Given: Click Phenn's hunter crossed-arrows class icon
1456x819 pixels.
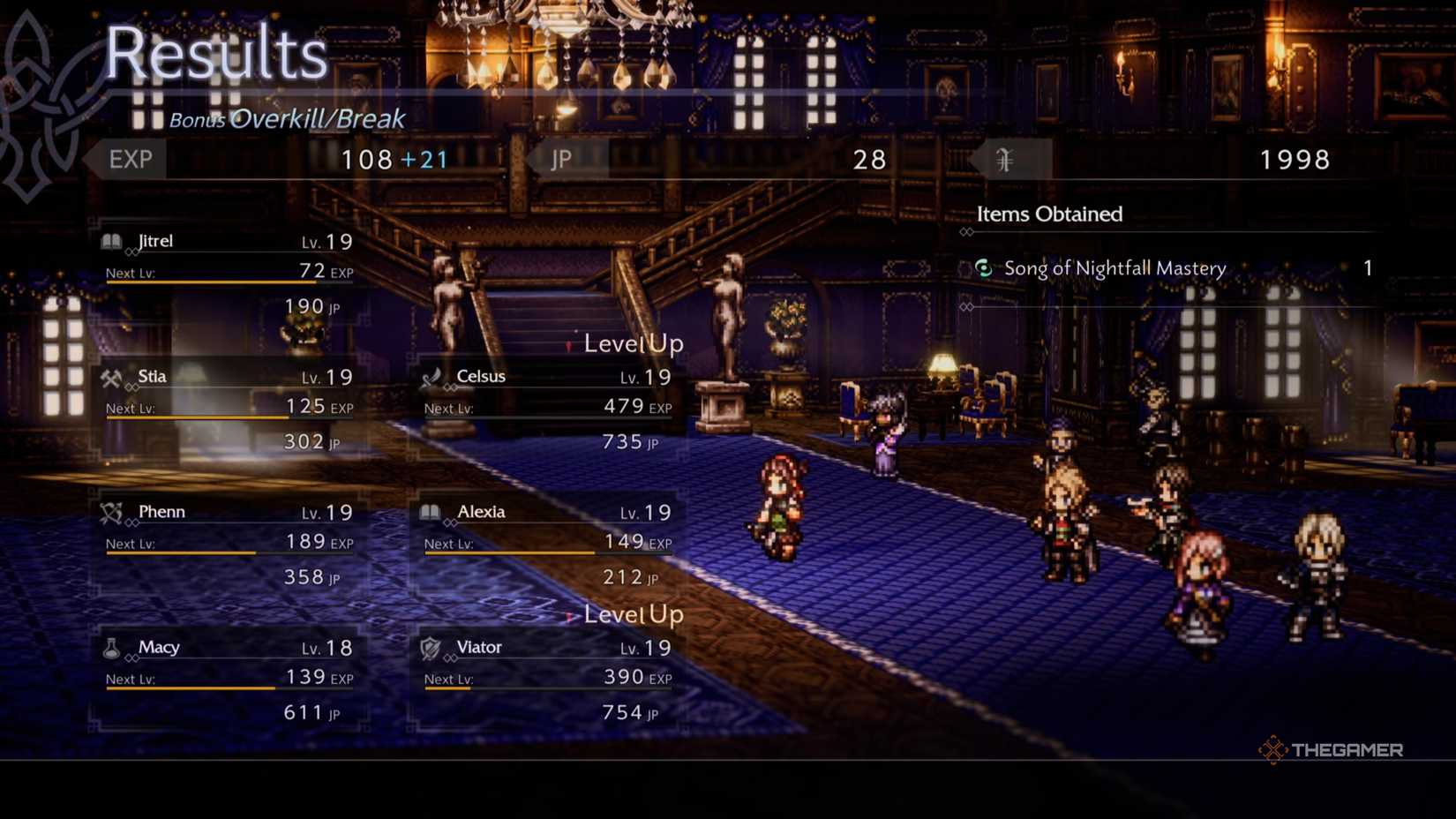Looking at the screenshot, I should (112, 512).
